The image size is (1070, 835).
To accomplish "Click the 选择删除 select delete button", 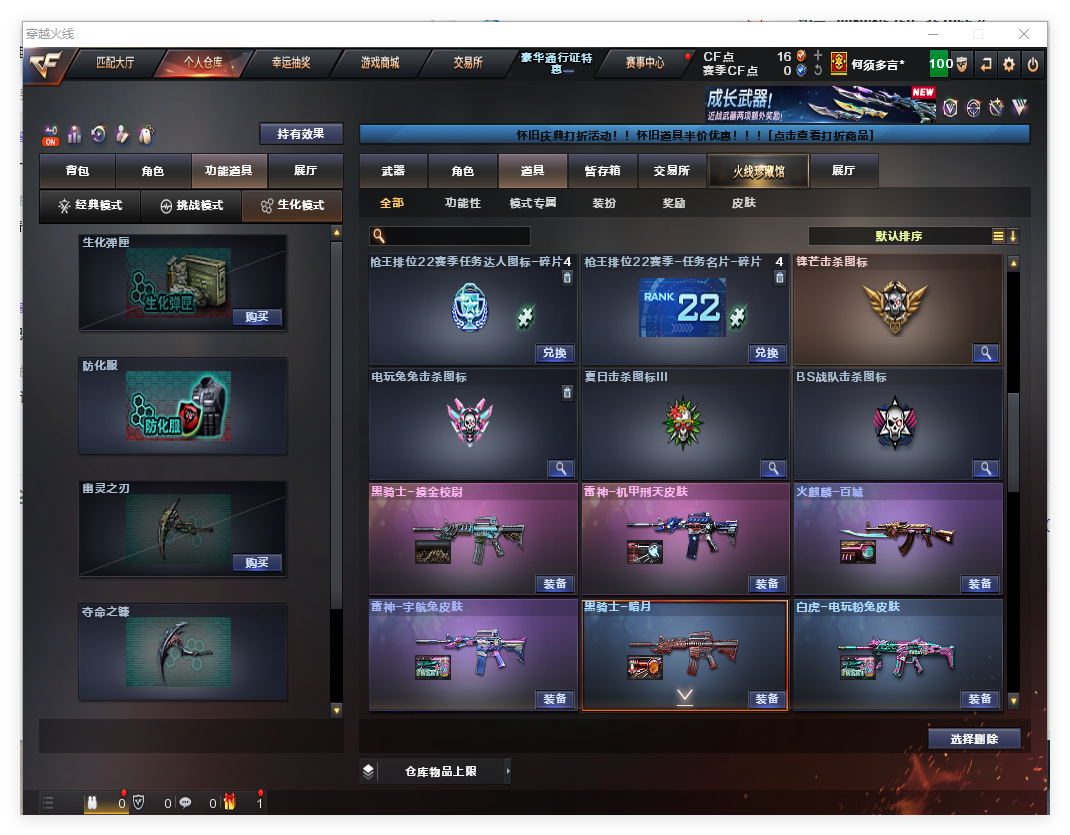I will pos(975,739).
